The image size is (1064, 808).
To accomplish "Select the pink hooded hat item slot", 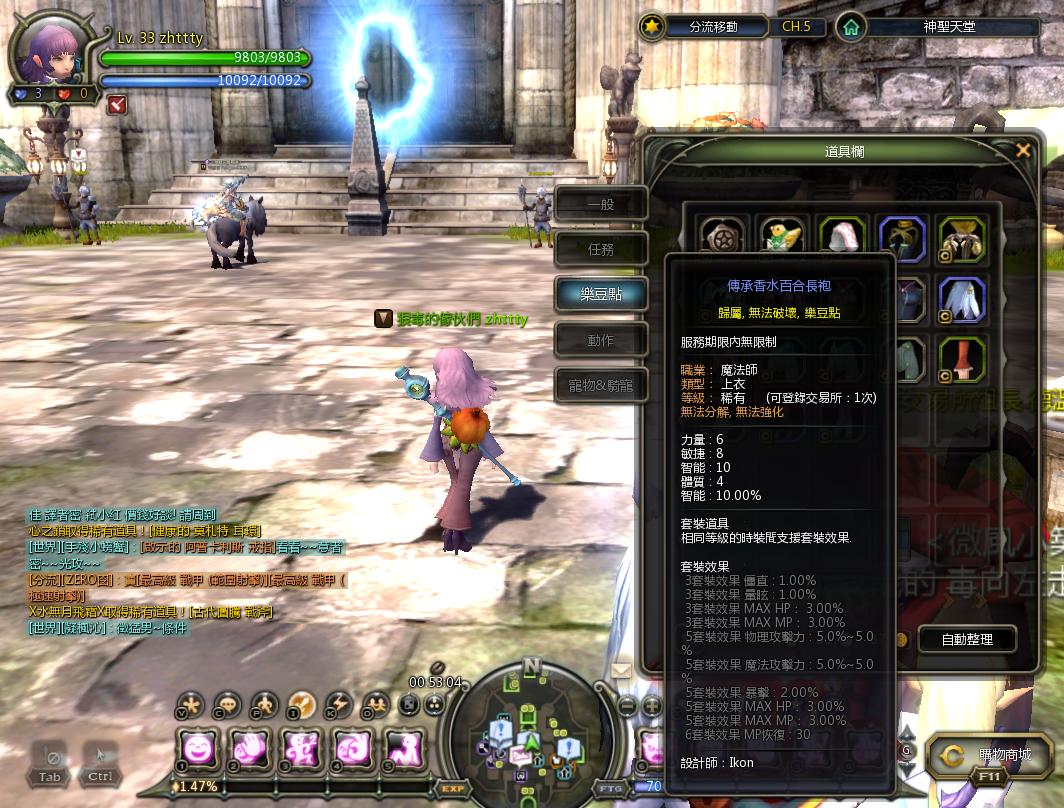I will point(841,238).
